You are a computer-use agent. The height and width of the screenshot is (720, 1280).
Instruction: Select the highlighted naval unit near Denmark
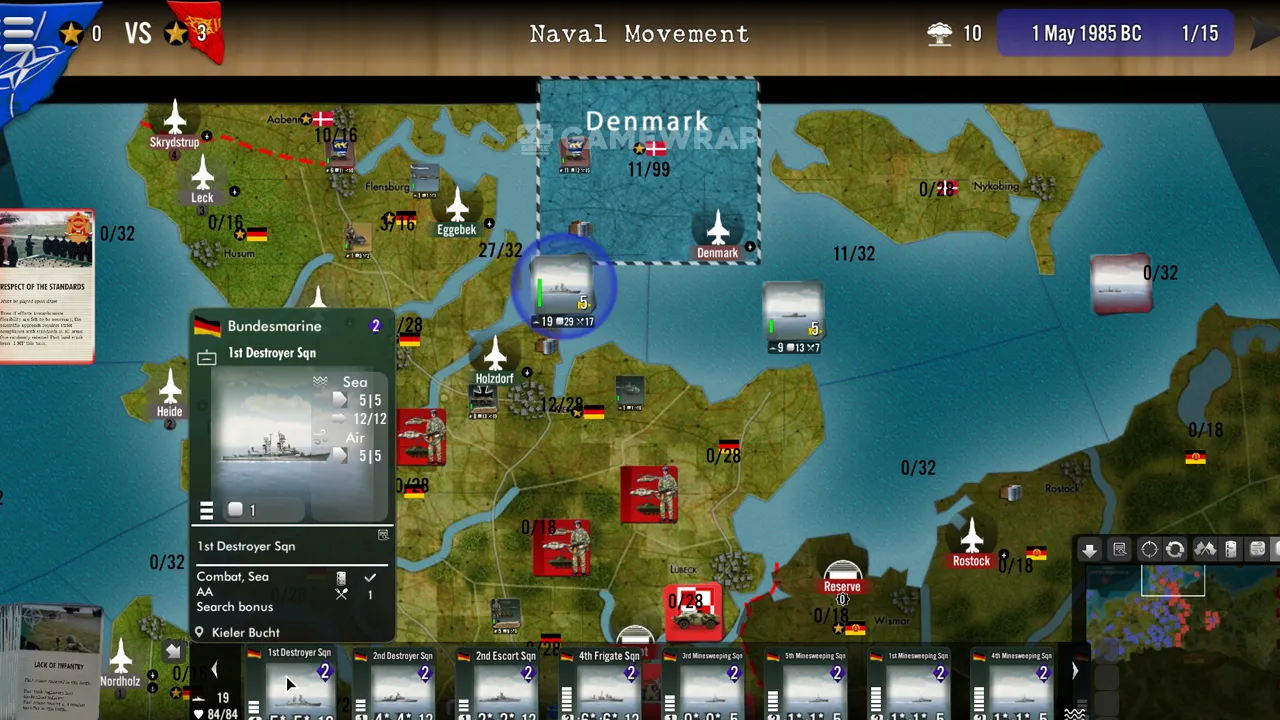pos(563,288)
